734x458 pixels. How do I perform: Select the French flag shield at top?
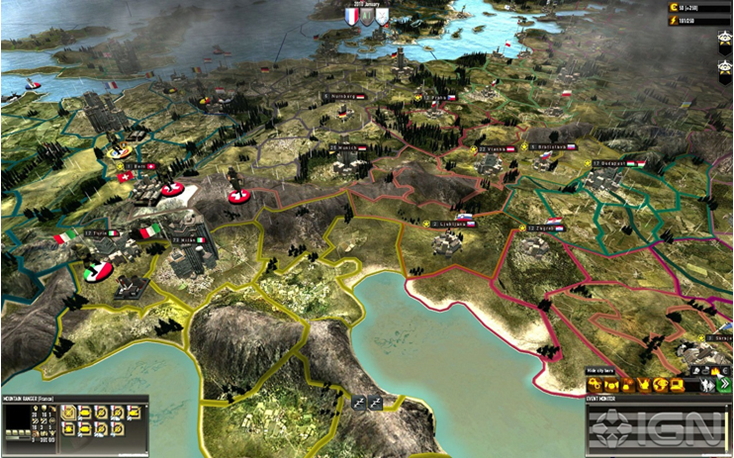(351, 15)
